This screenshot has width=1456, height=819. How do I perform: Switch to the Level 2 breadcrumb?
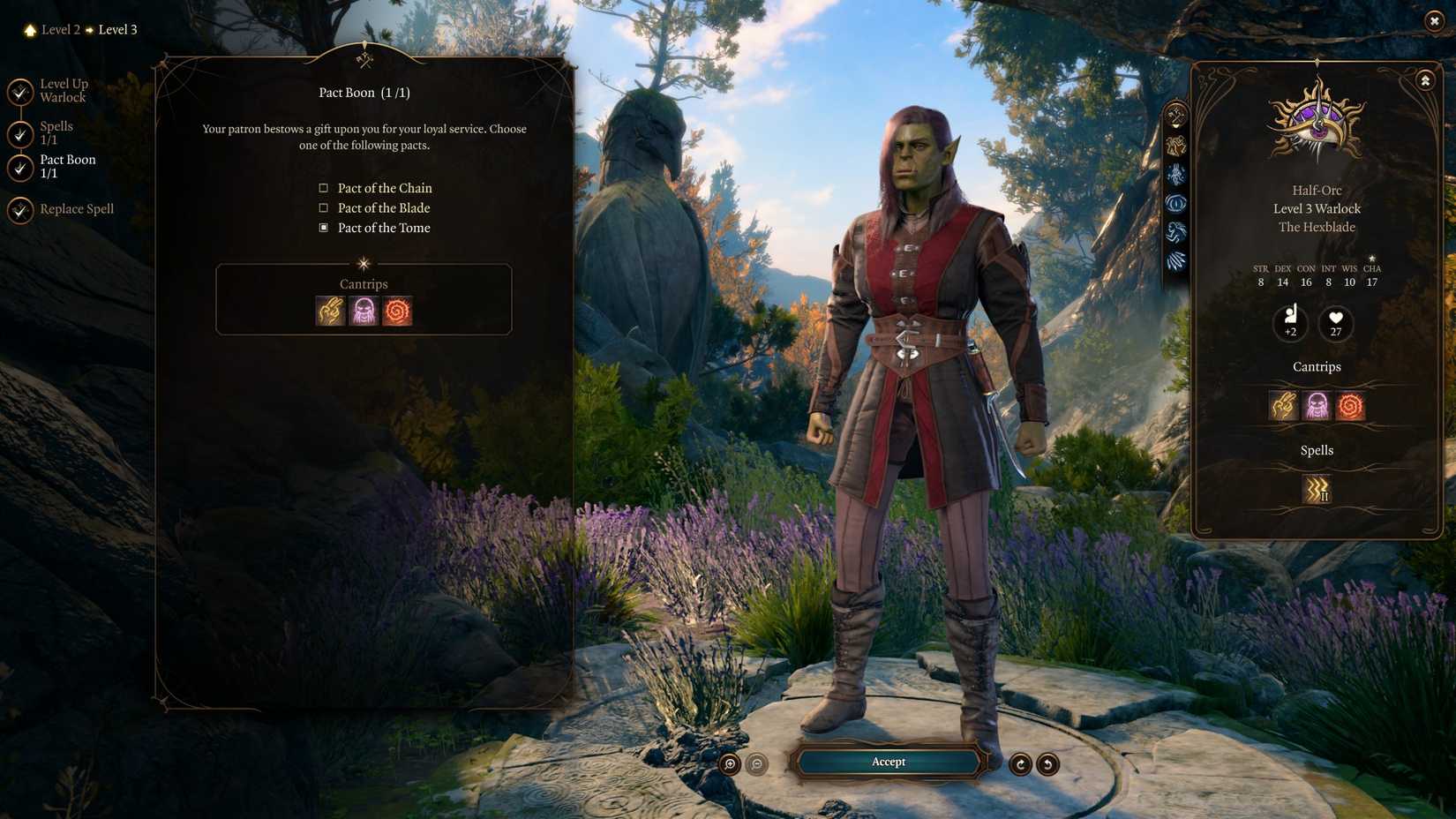pyautogui.click(x=60, y=29)
